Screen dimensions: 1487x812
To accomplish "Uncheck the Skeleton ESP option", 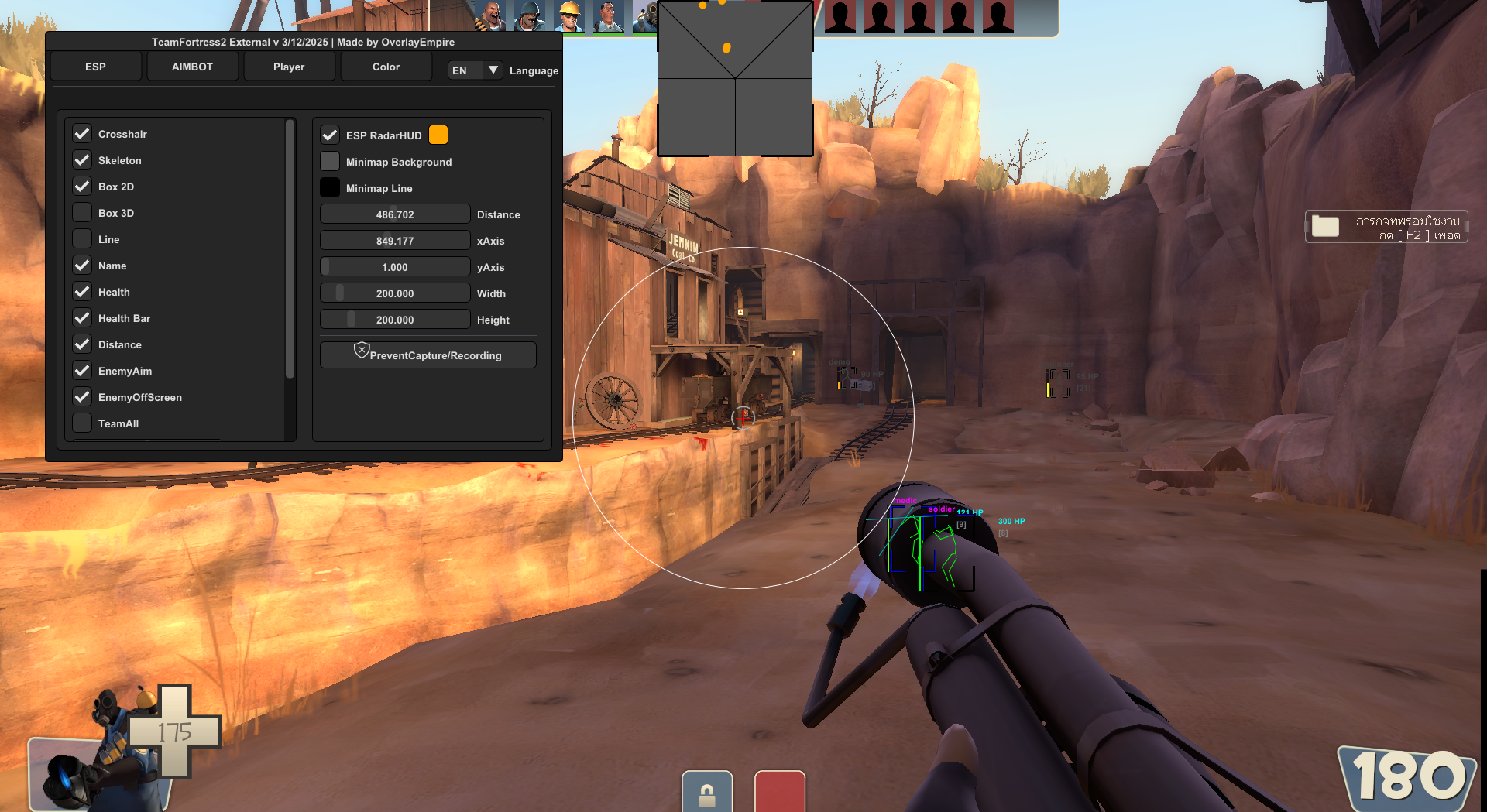I will pyautogui.click(x=82, y=160).
